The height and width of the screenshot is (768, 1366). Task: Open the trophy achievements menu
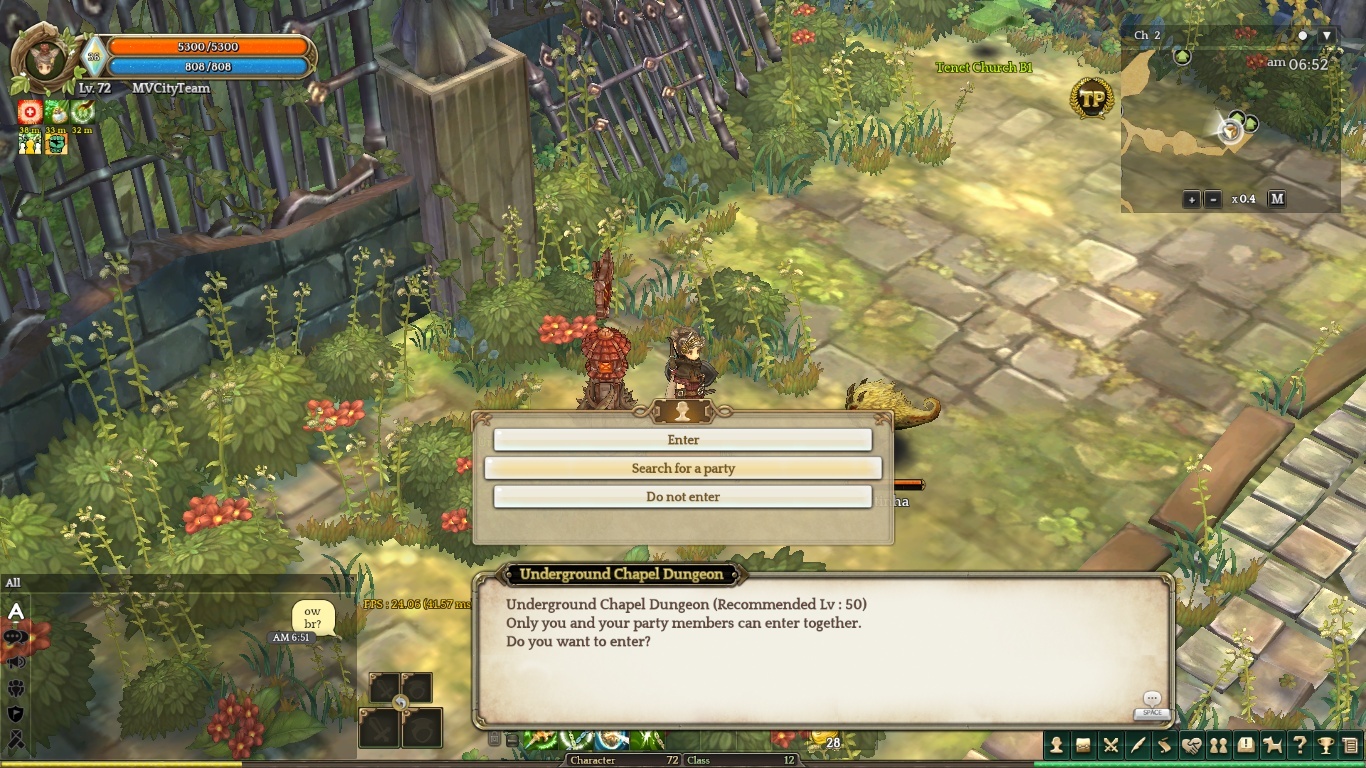(x=1326, y=745)
